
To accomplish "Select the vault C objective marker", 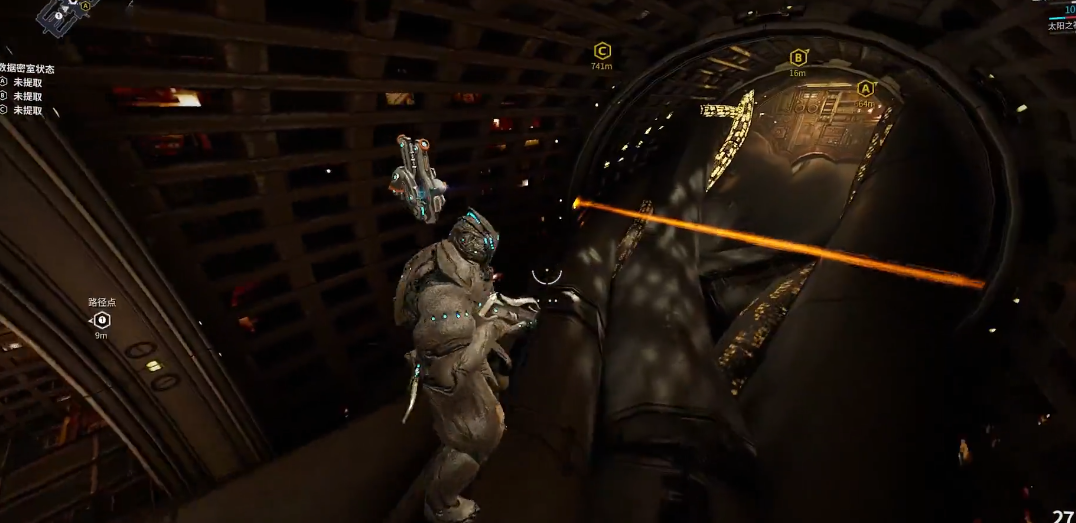I will 602,51.
